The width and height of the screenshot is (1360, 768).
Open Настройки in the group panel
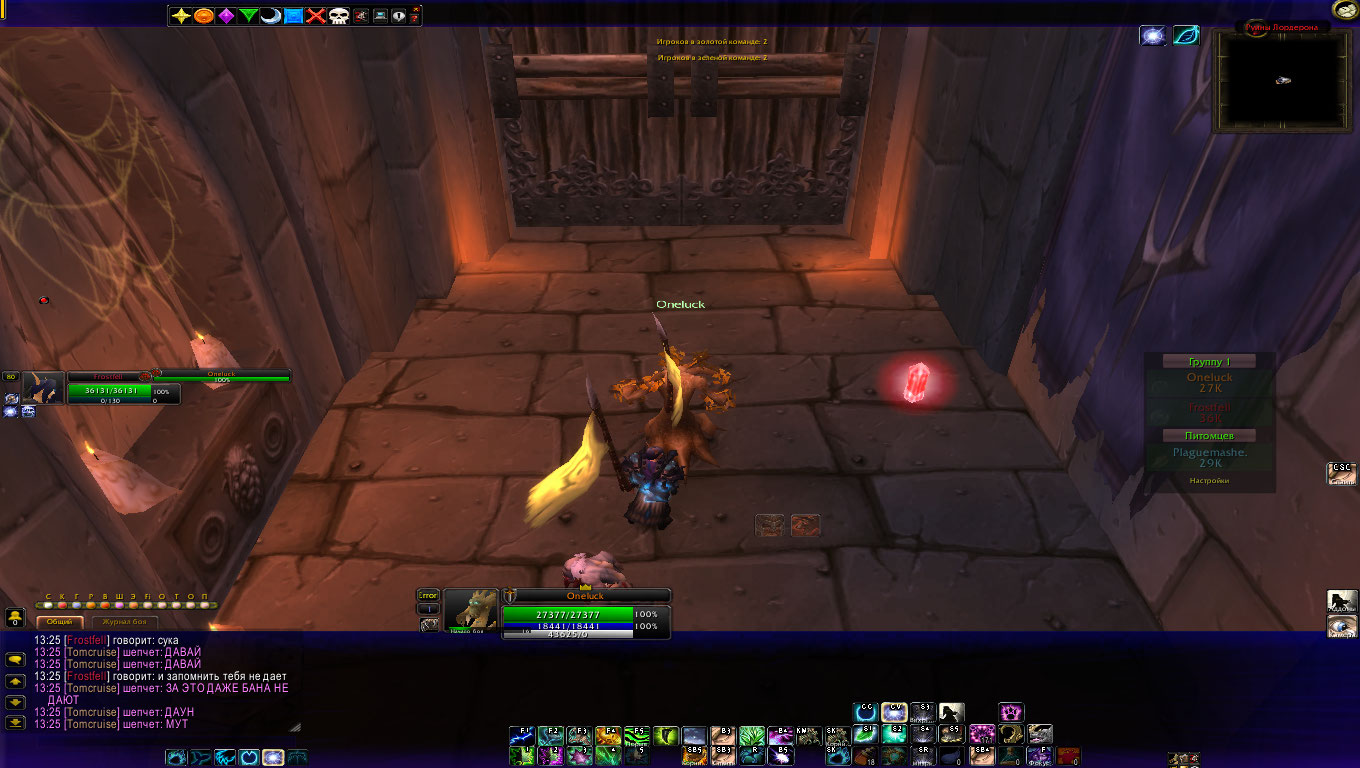(x=1209, y=481)
